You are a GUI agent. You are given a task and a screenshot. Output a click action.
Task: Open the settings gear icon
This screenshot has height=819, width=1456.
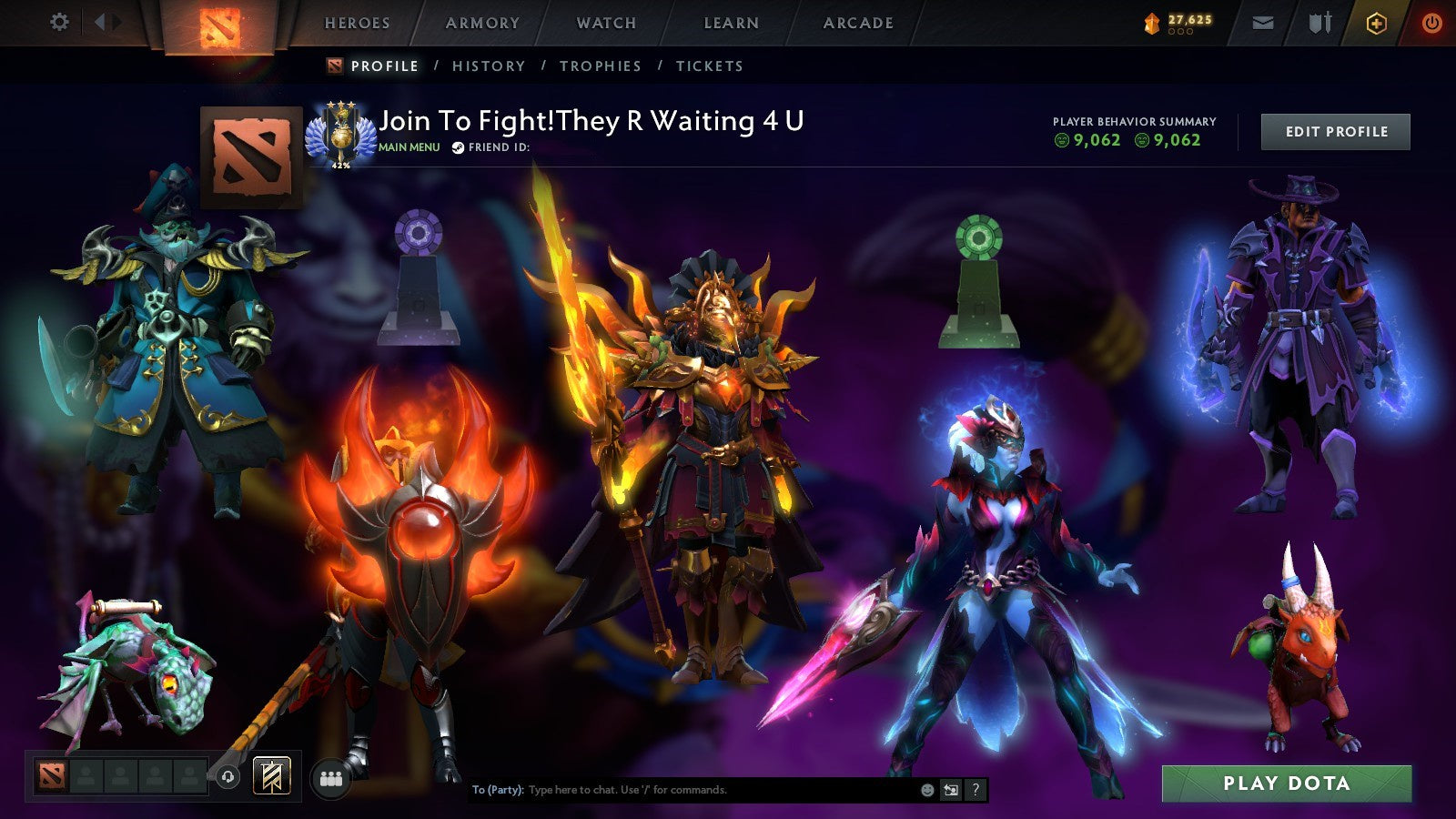tap(59, 21)
